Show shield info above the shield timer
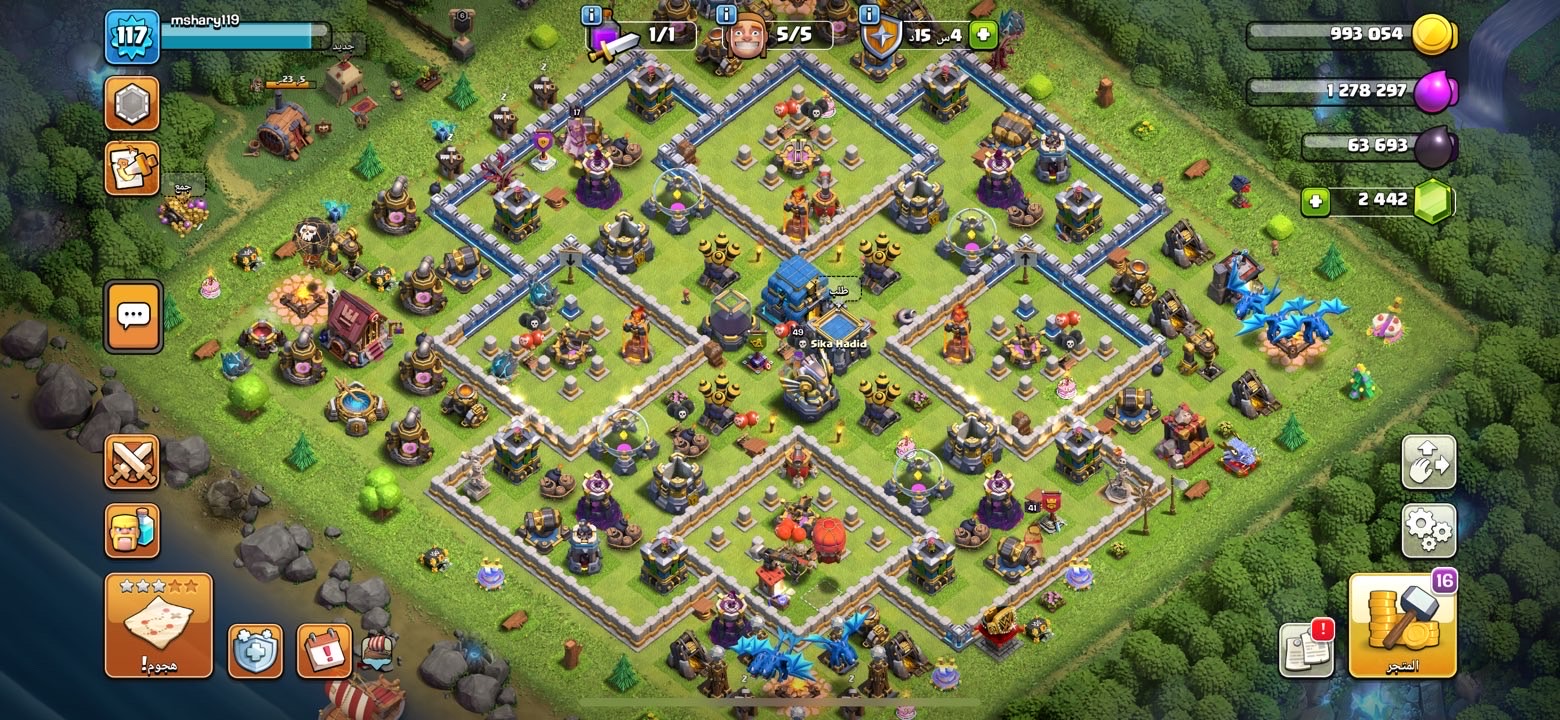Screen dimensions: 1560x720 (x=869, y=15)
